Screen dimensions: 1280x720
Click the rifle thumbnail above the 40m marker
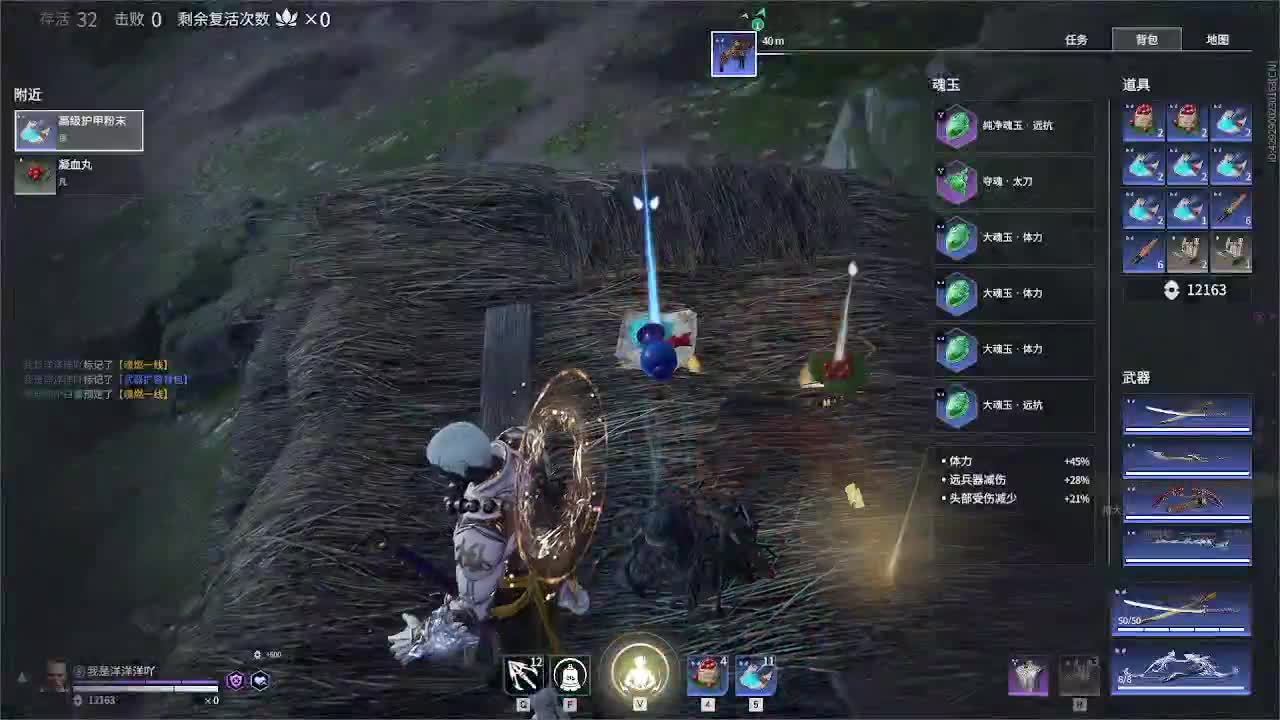pyautogui.click(x=735, y=55)
